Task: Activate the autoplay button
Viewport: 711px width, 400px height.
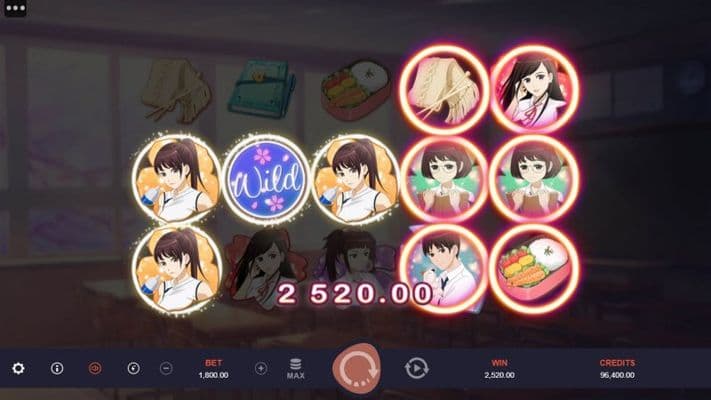Action: click(x=416, y=368)
